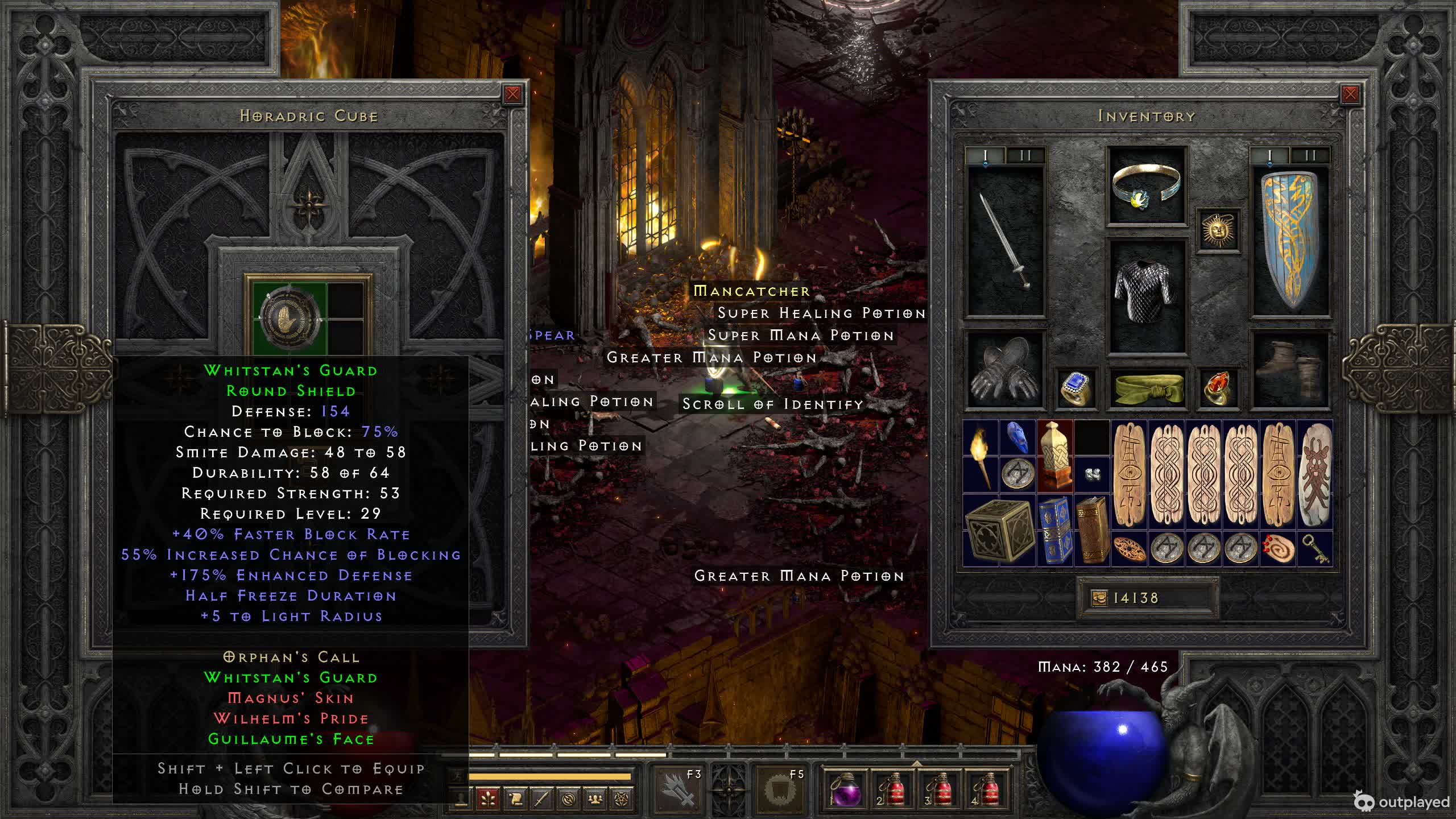The image size is (1456, 819).
Task: Select the equipped circlet in helm slot
Action: pyautogui.click(x=1147, y=186)
